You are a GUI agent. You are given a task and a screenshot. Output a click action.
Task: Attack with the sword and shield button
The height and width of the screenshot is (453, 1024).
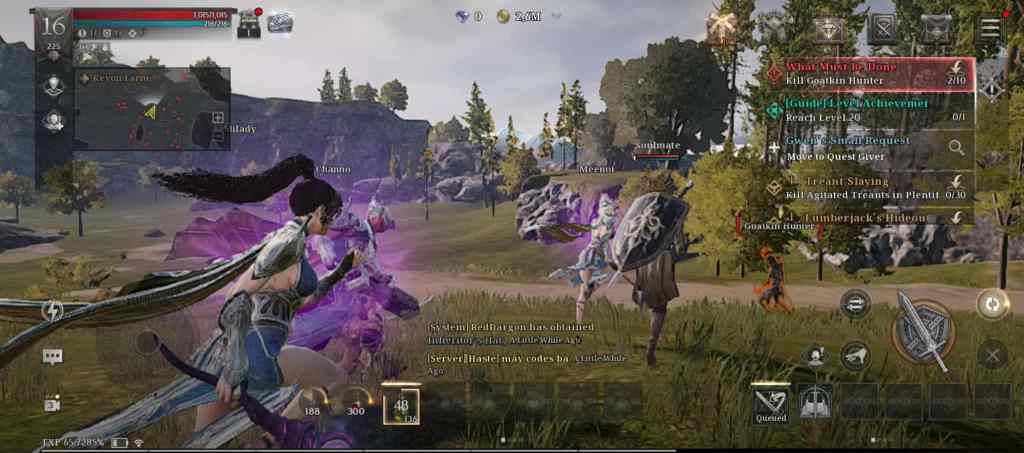tap(922, 331)
